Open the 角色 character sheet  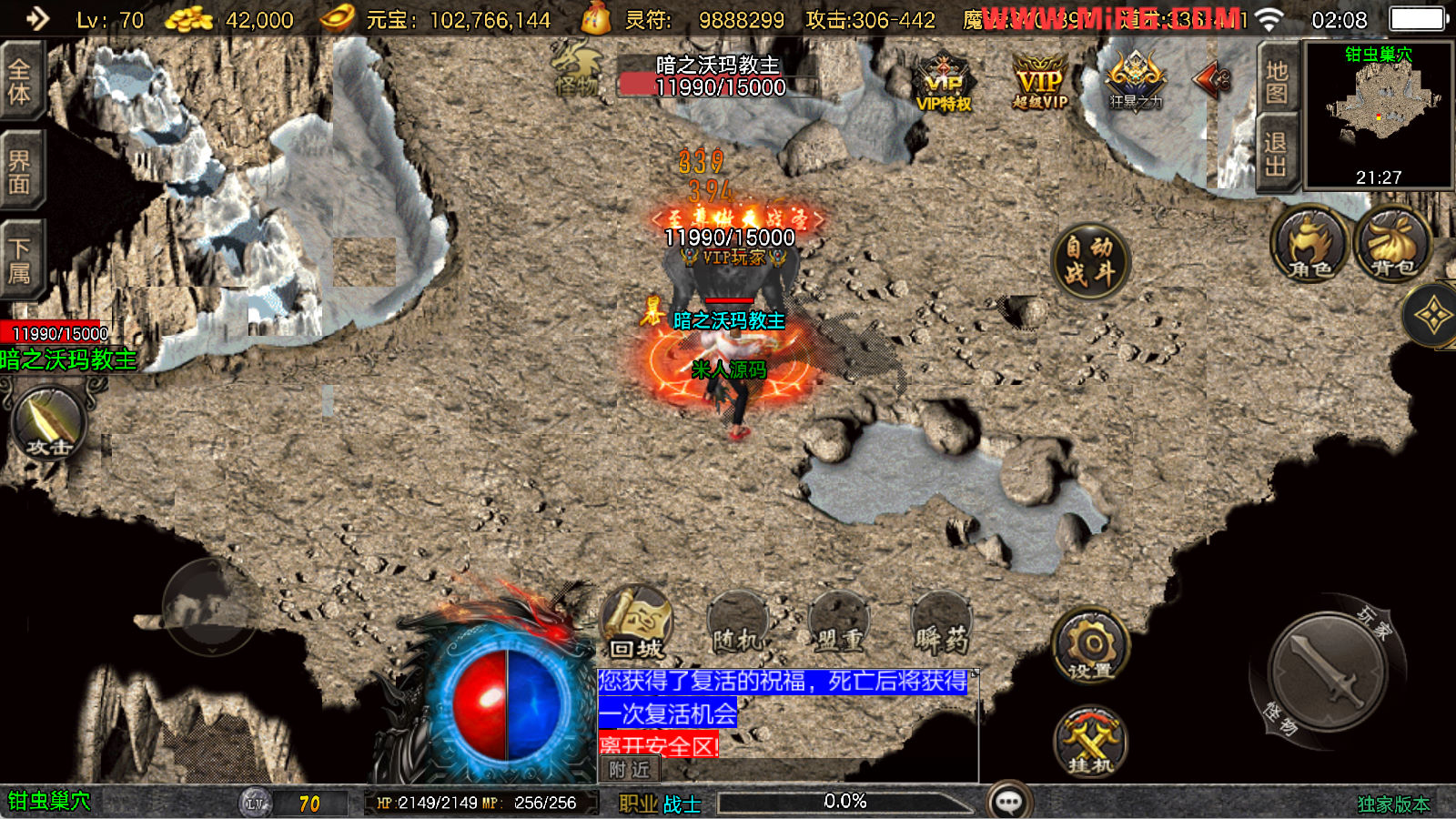coord(1309,244)
